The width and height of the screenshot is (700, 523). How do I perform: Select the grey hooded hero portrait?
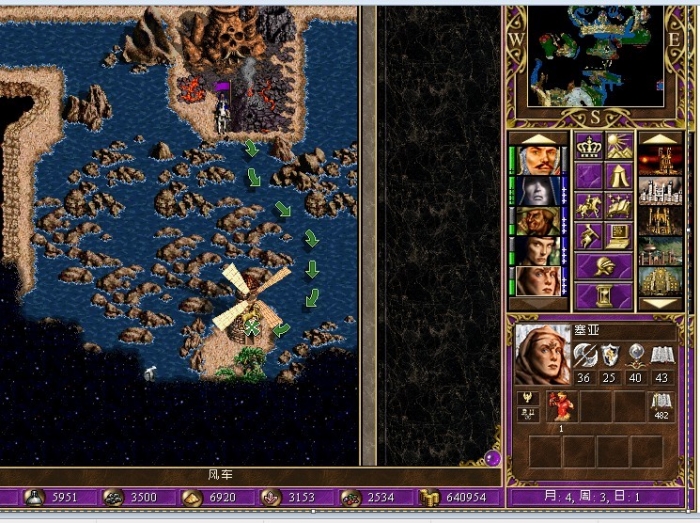pos(537,190)
